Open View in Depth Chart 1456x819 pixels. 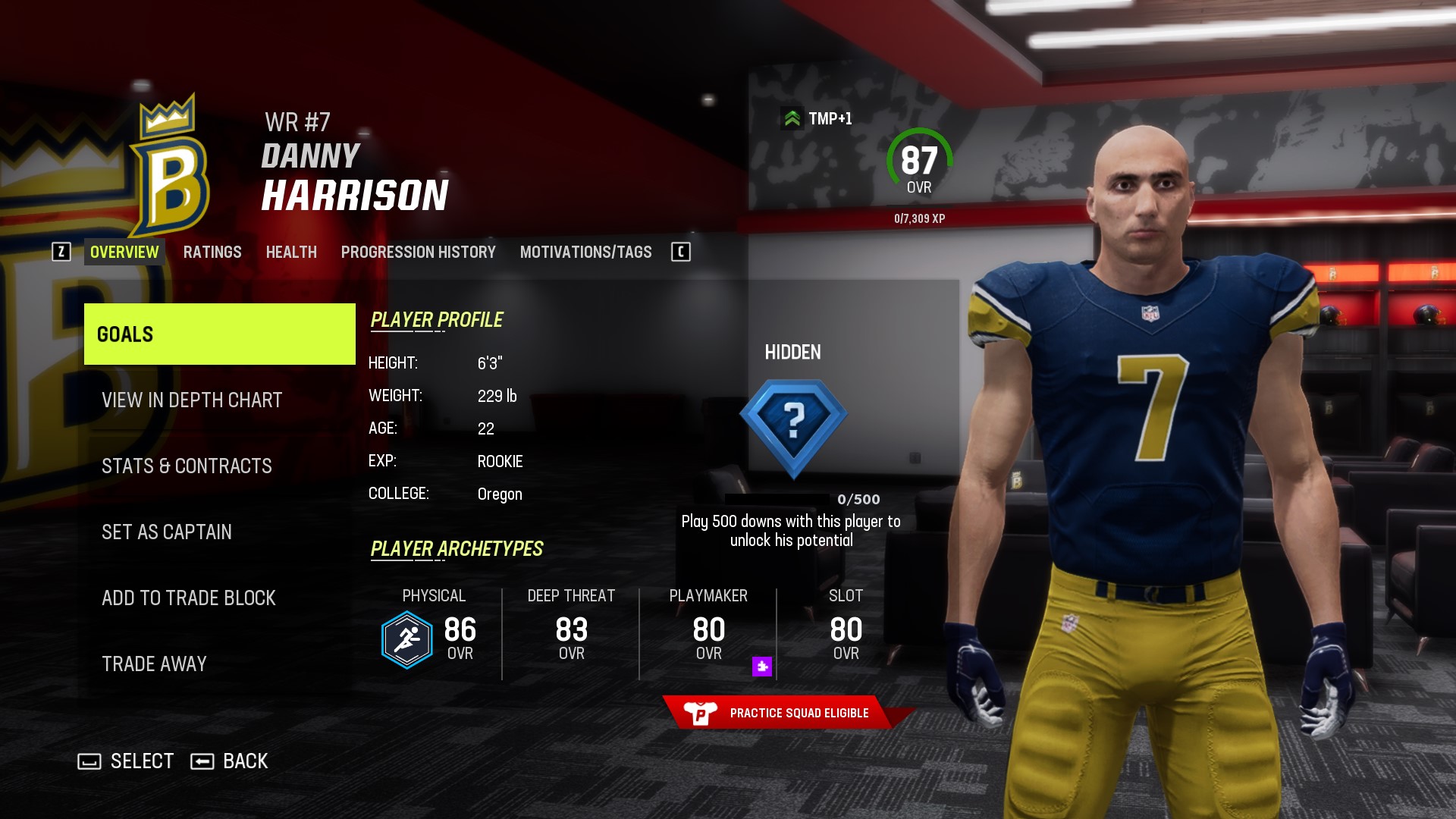(192, 400)
